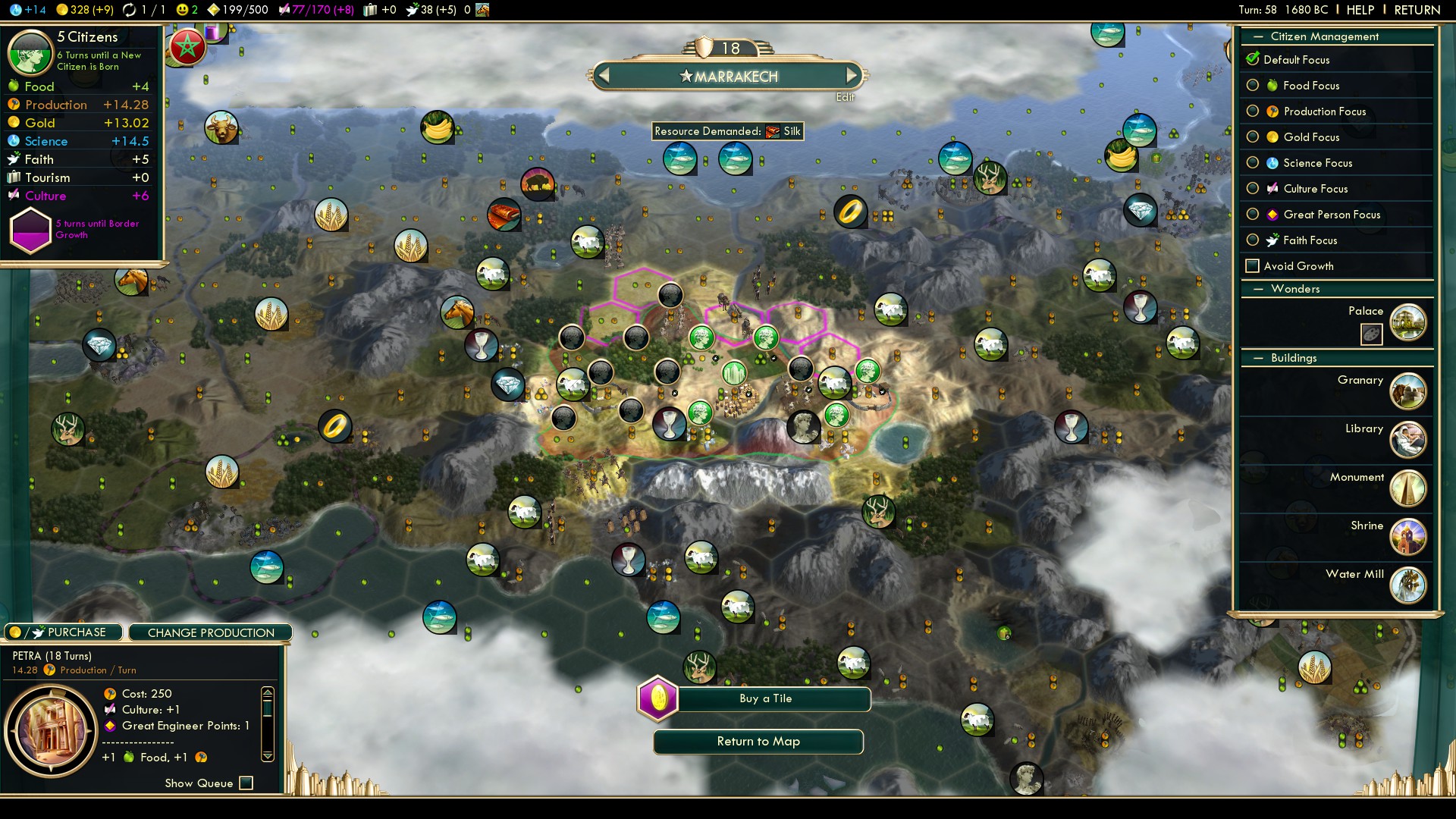Go to next city arrow
This screenshot has width=1456, height=819.
click(852, 75)
